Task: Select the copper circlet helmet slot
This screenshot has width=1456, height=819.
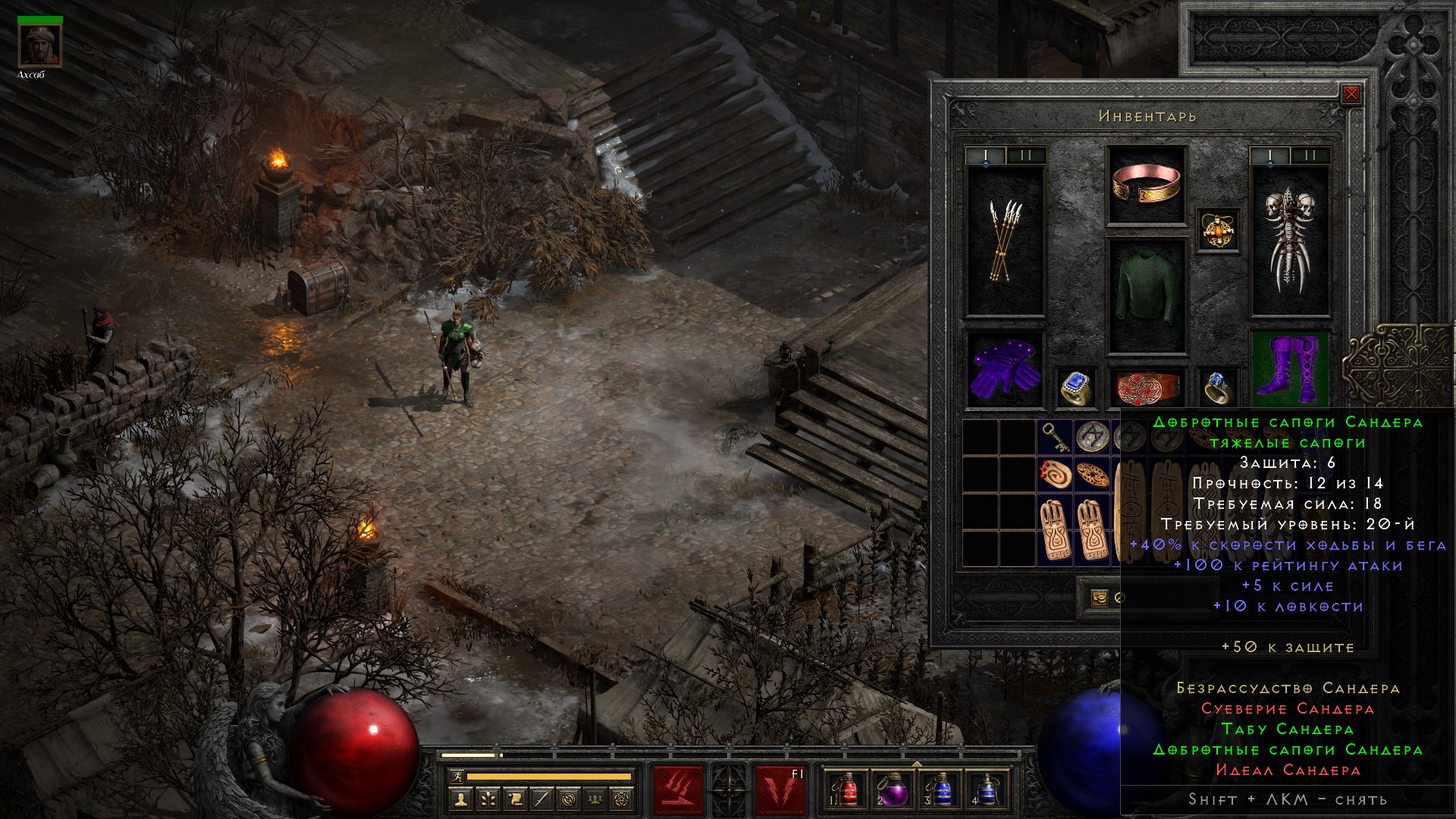Action: tap(1146, 185)
